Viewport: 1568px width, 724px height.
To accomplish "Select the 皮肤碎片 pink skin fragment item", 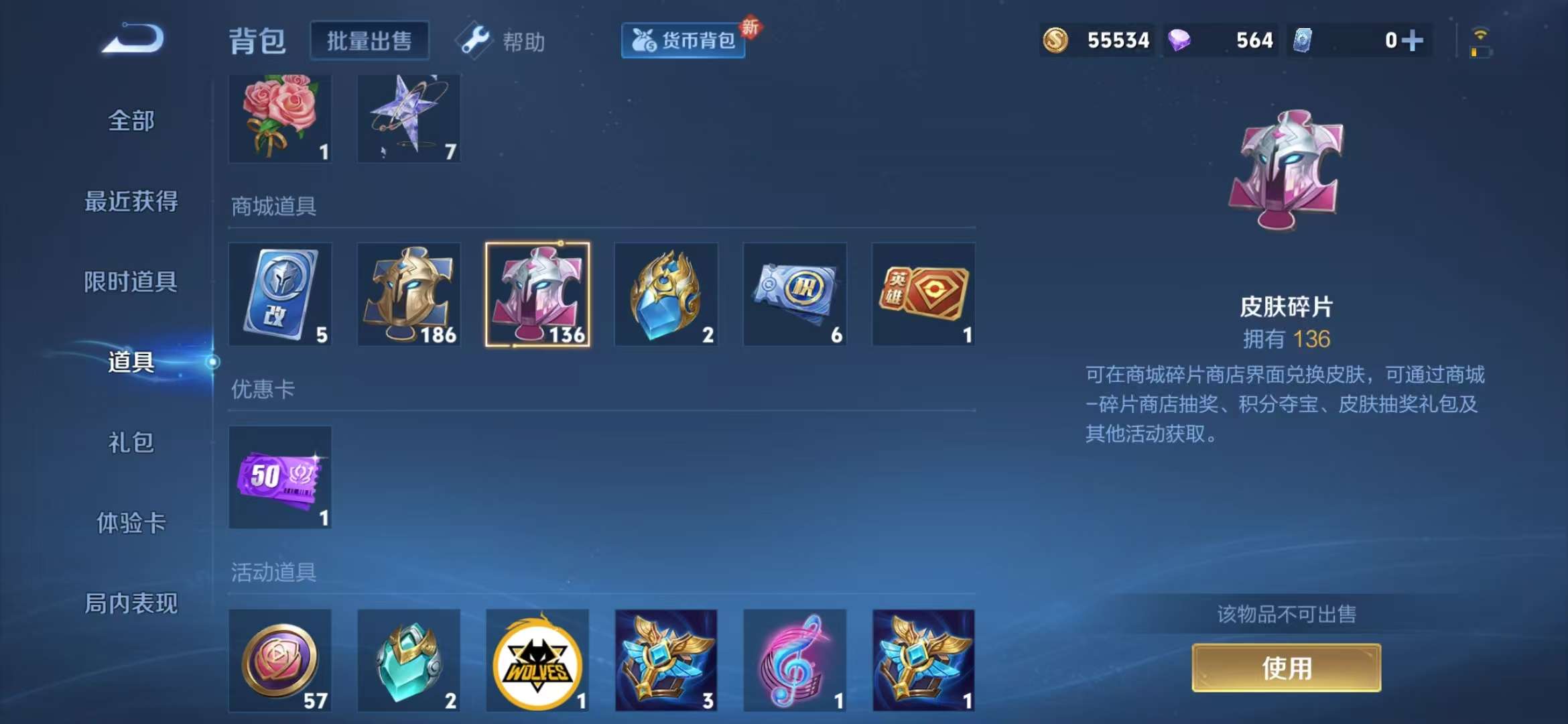I will pos(537,294).
